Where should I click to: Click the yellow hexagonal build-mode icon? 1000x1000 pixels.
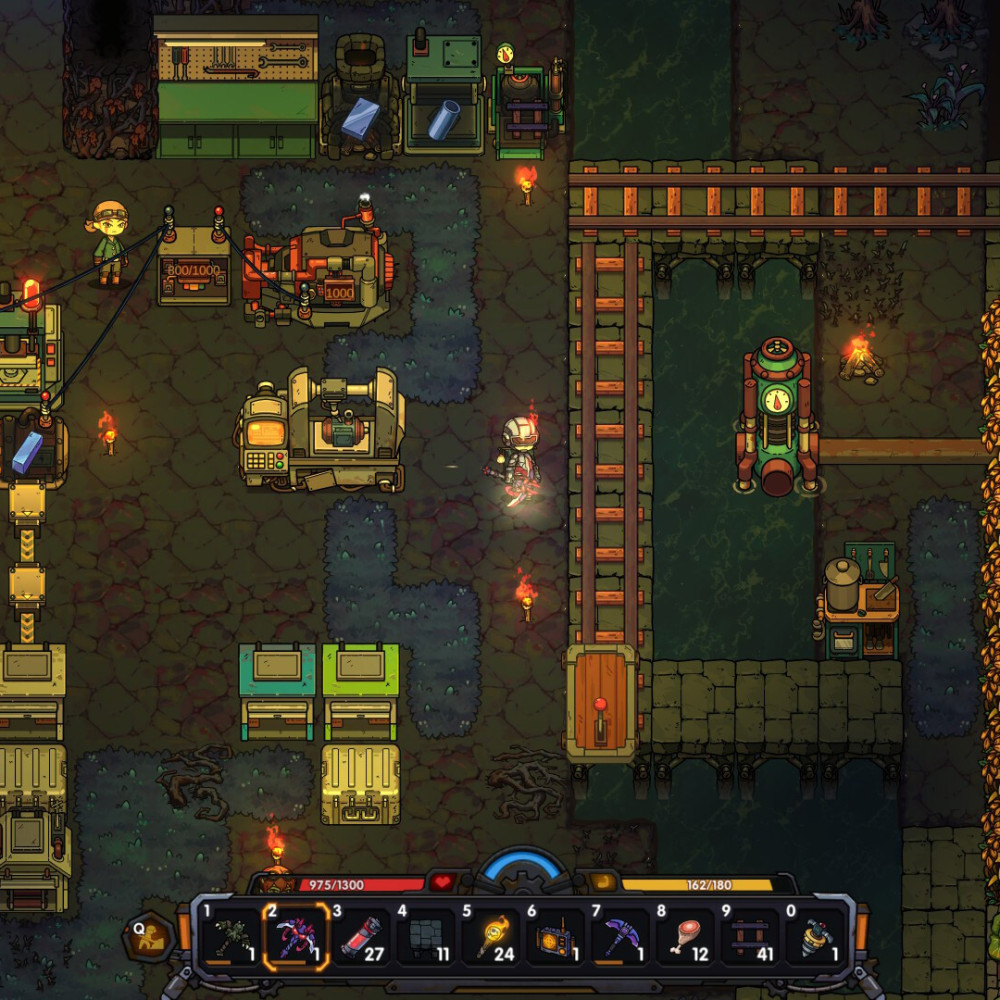click(150, 937)
